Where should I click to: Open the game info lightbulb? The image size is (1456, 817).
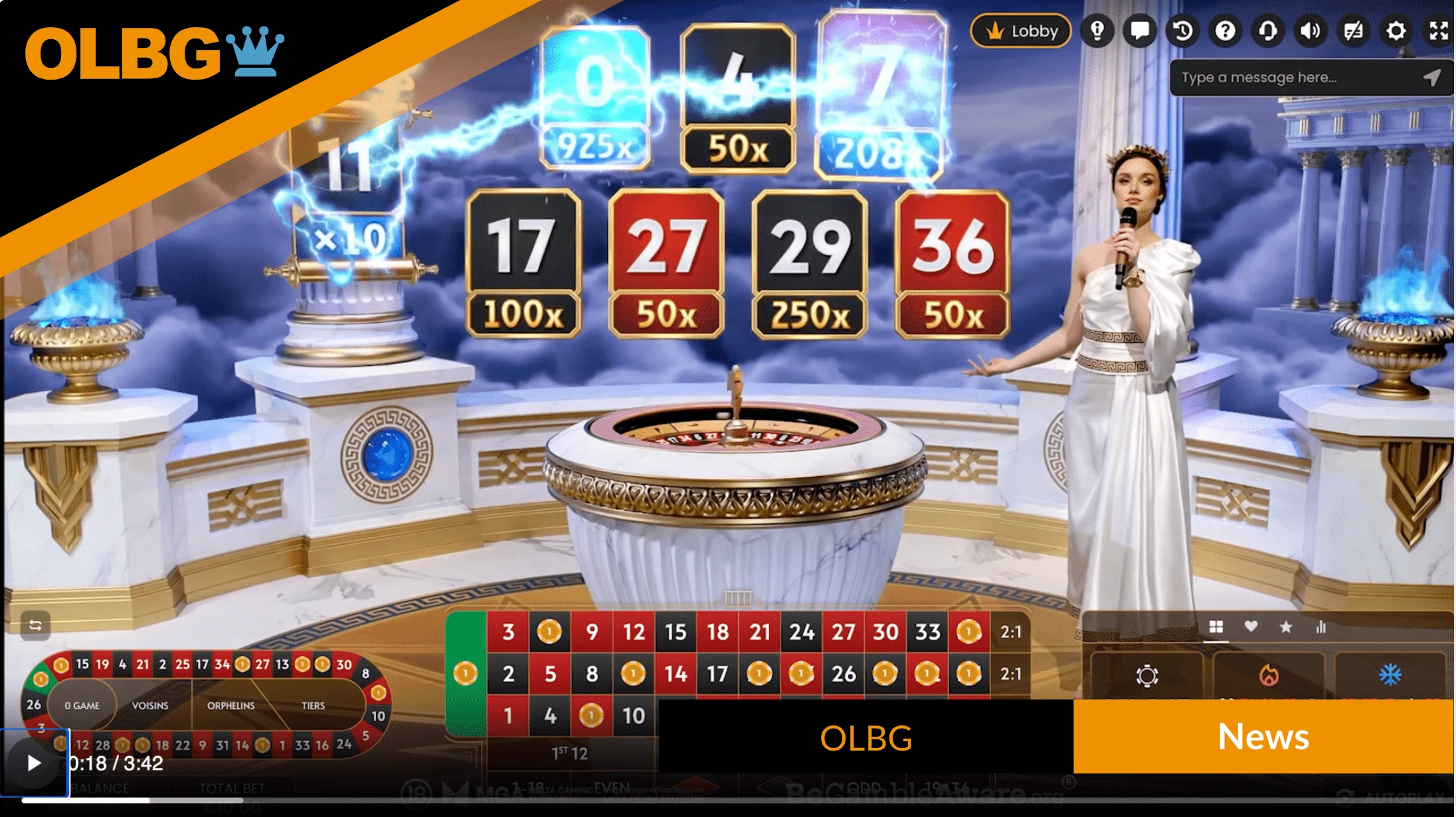point(1098,31)
